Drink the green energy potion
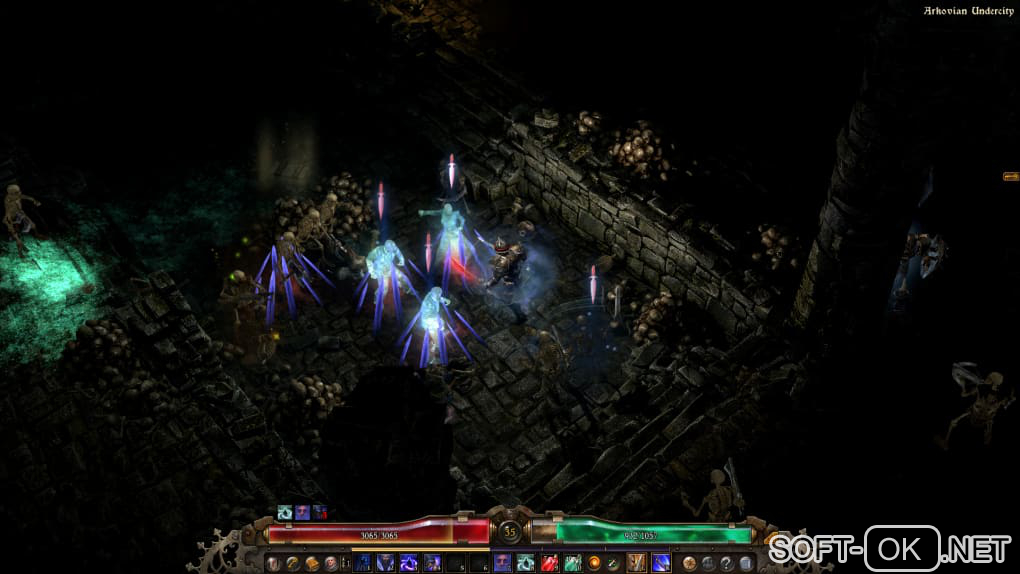1020x574 pixels. 572,563
